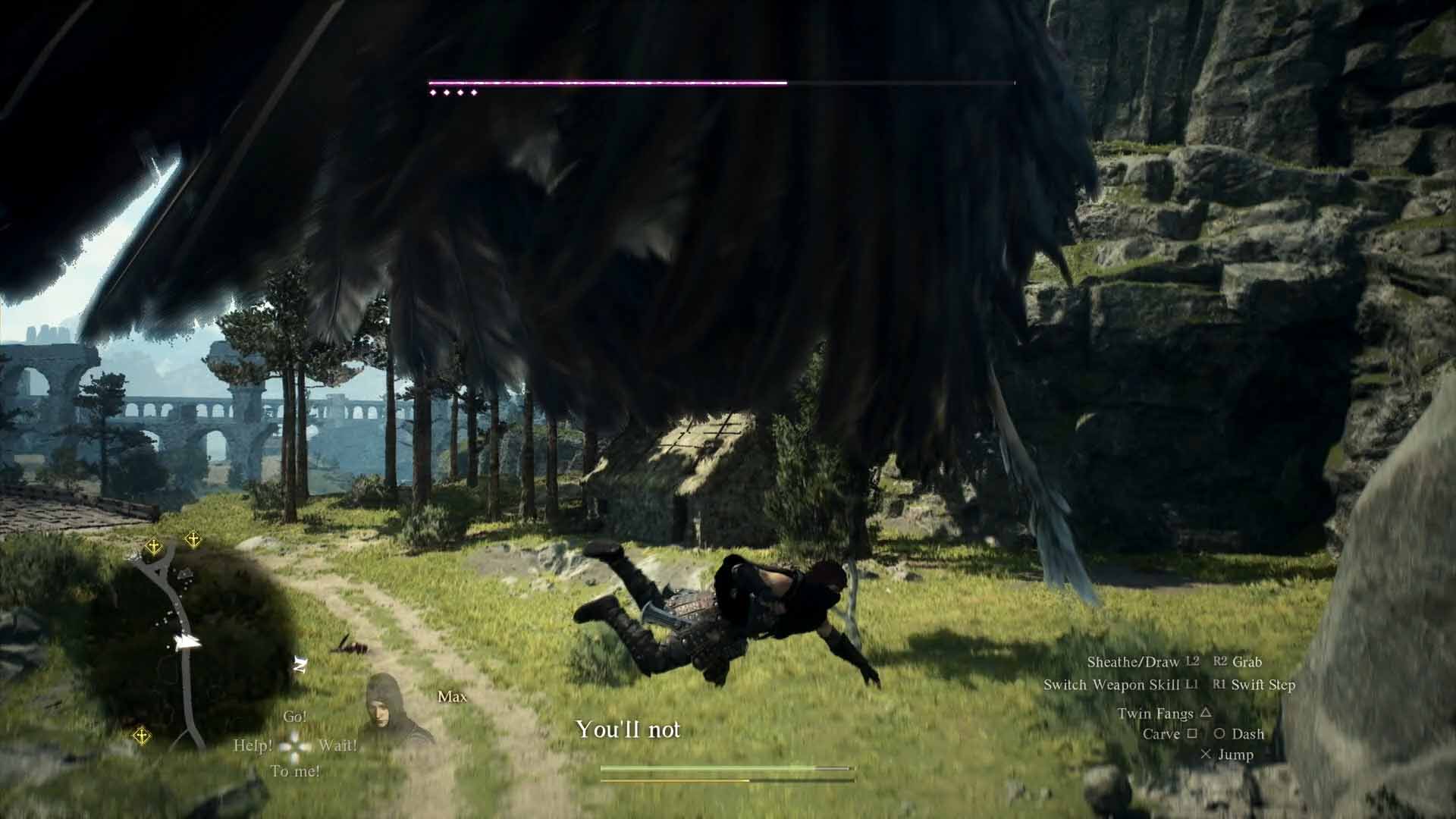Click the Dash circle button prompt
The height and width of the screenshot is (819, 1456).
pos(1238,734)
